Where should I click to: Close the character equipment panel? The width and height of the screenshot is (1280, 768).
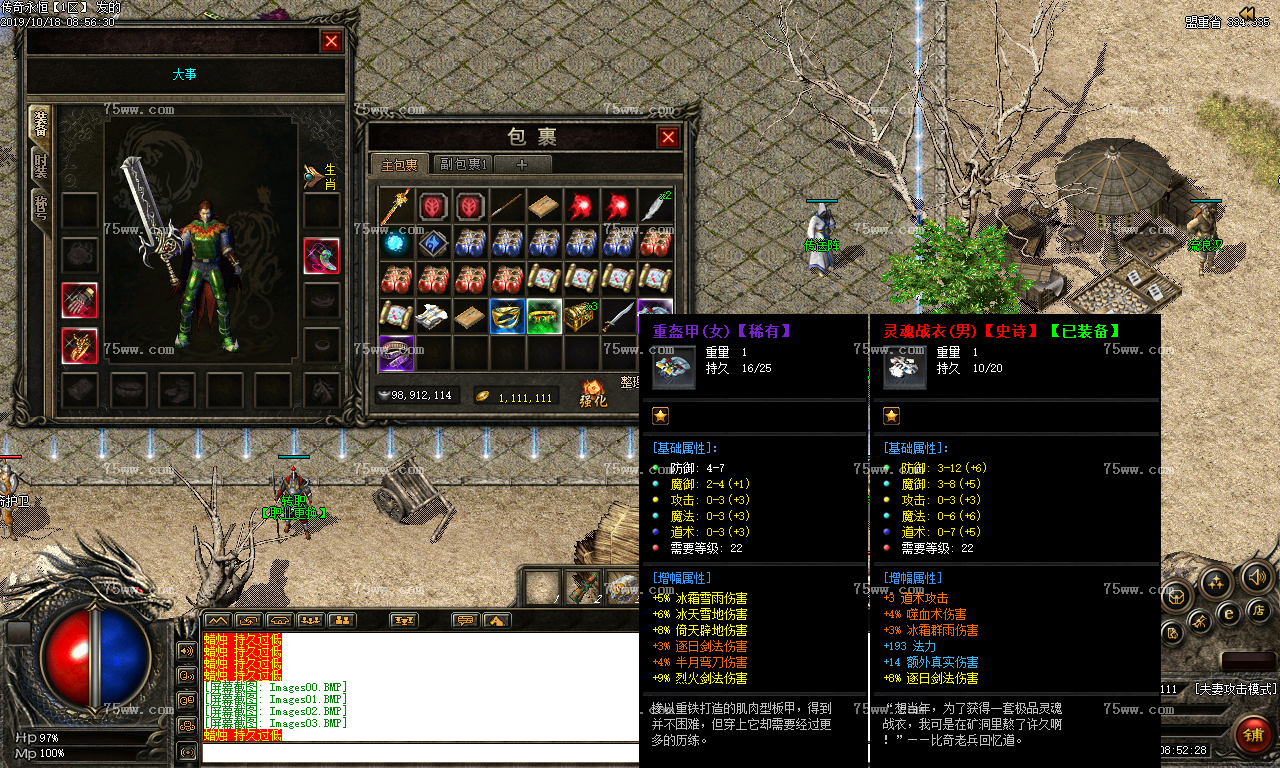[331, 41]
